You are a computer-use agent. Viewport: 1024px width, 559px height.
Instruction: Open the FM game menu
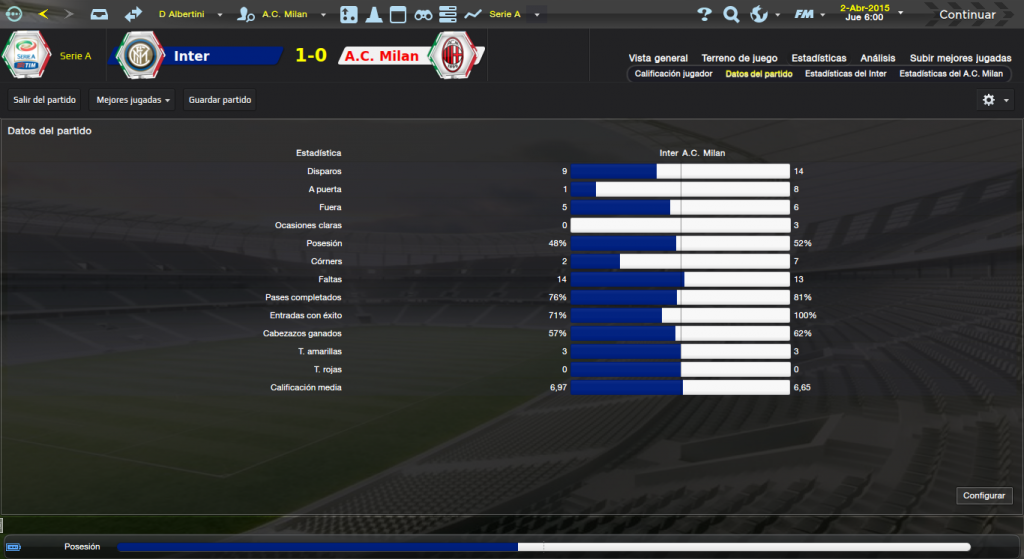(x=806, y=14)
